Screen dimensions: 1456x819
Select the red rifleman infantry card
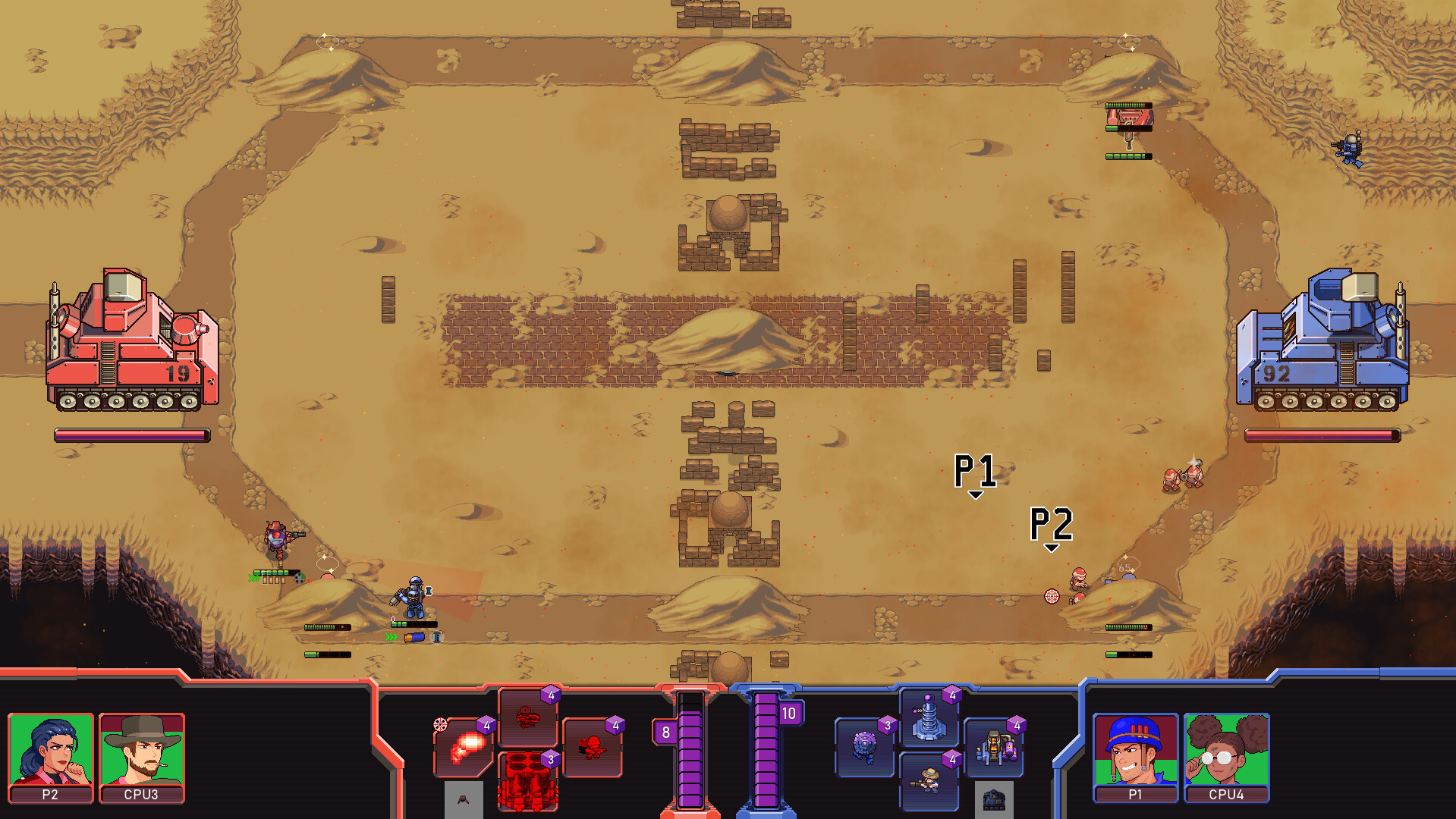click(x=594, y=751)
